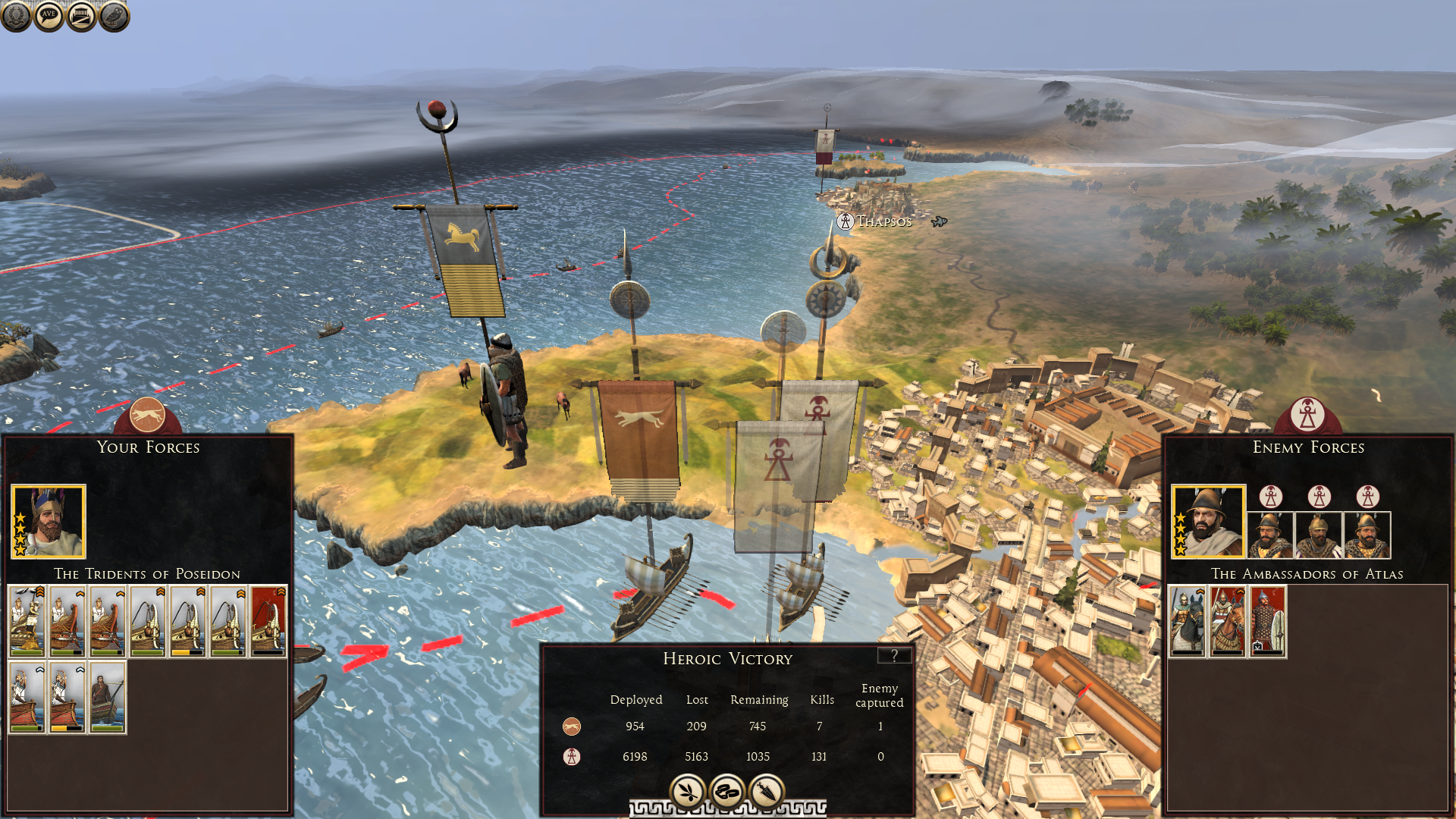
Task: Select the enemy armored infantry unit card
Action: [x=1267, y=621]
